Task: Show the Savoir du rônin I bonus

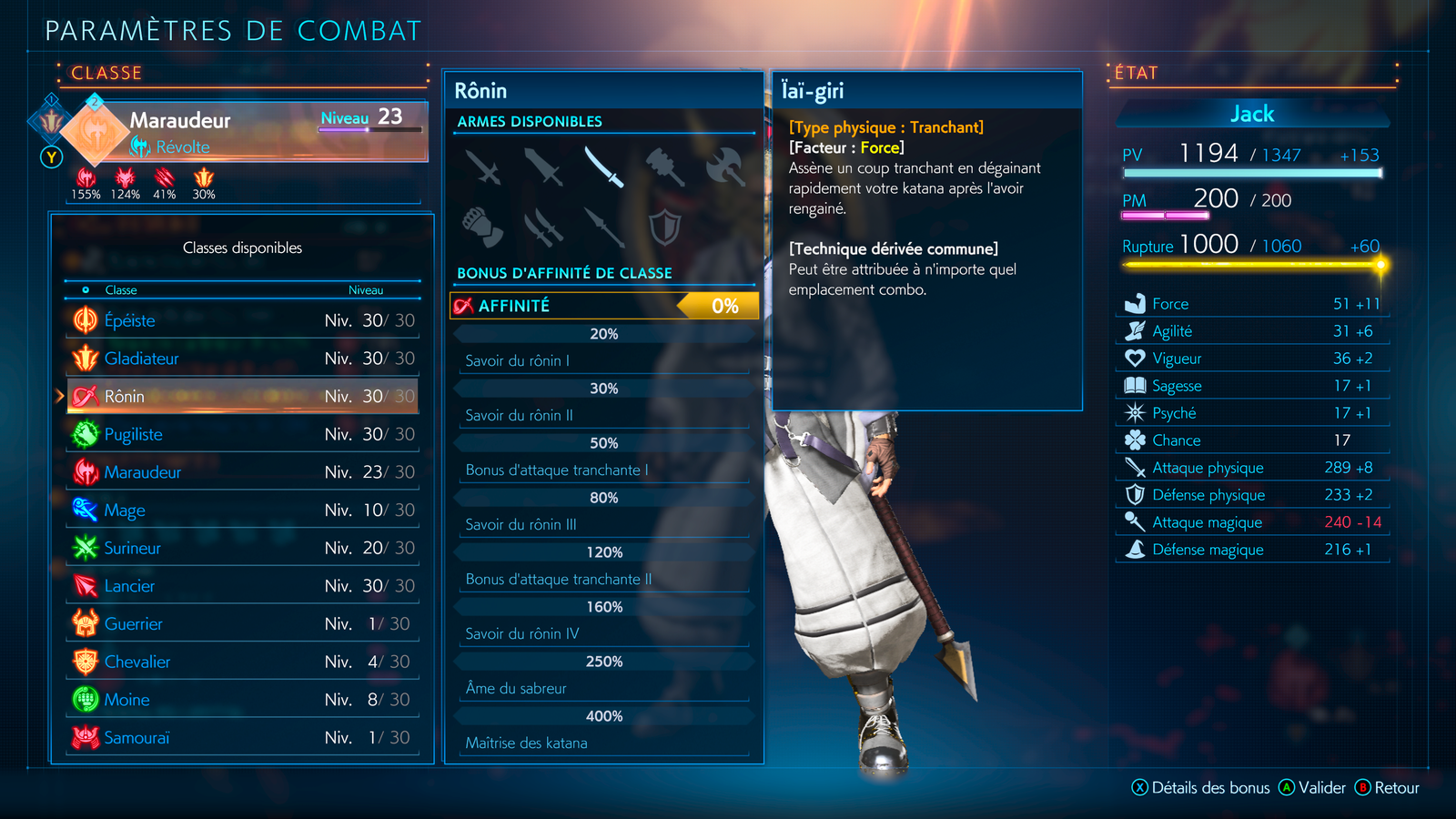Action: pyautogui.click(x=604, y=360)
